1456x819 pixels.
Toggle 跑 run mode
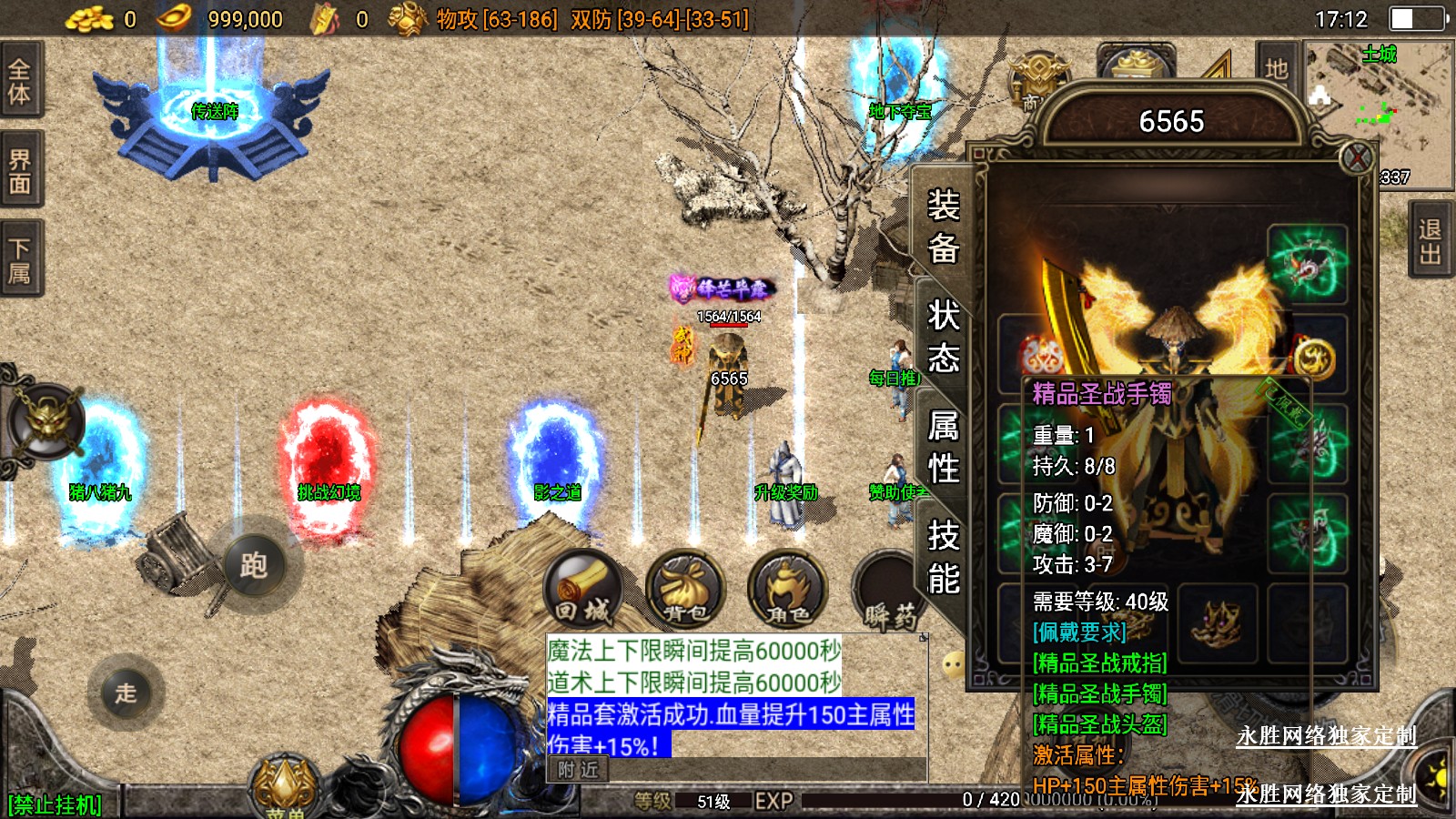[254, 565]
